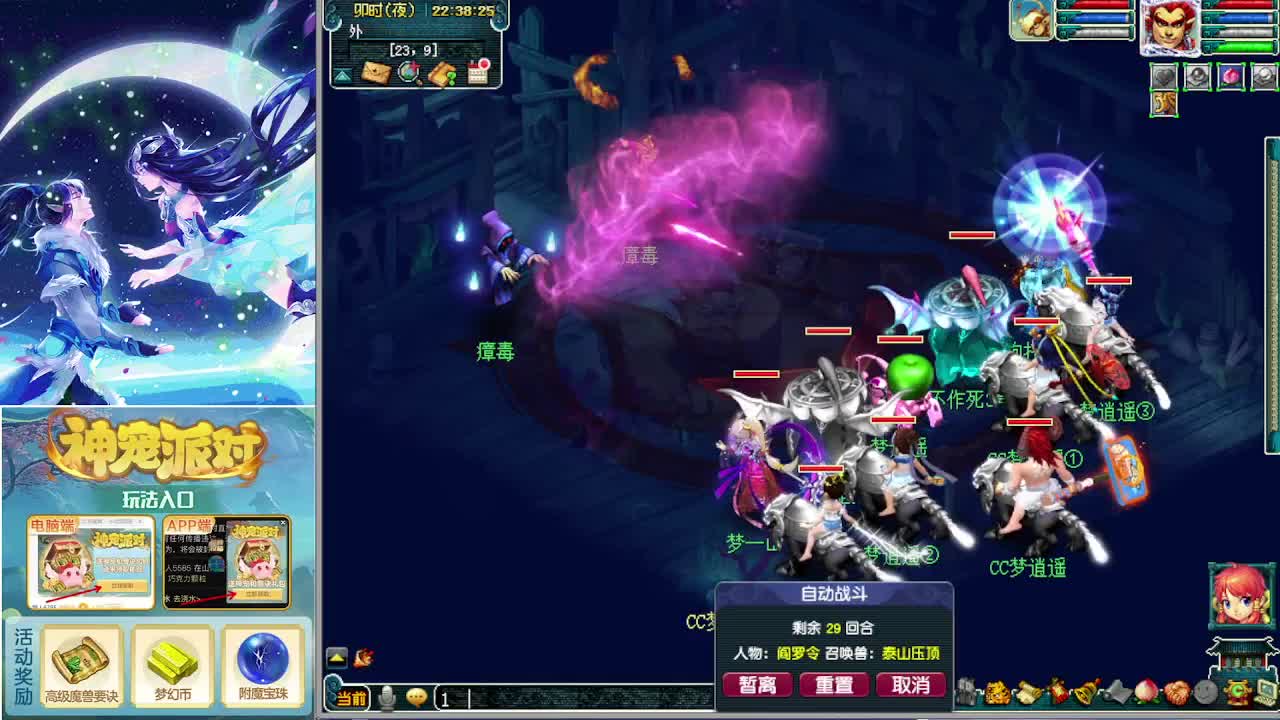Click the bell icon on the bottom toolbar
This screenshot has height=720, width=1280.
pos(1085,692)
